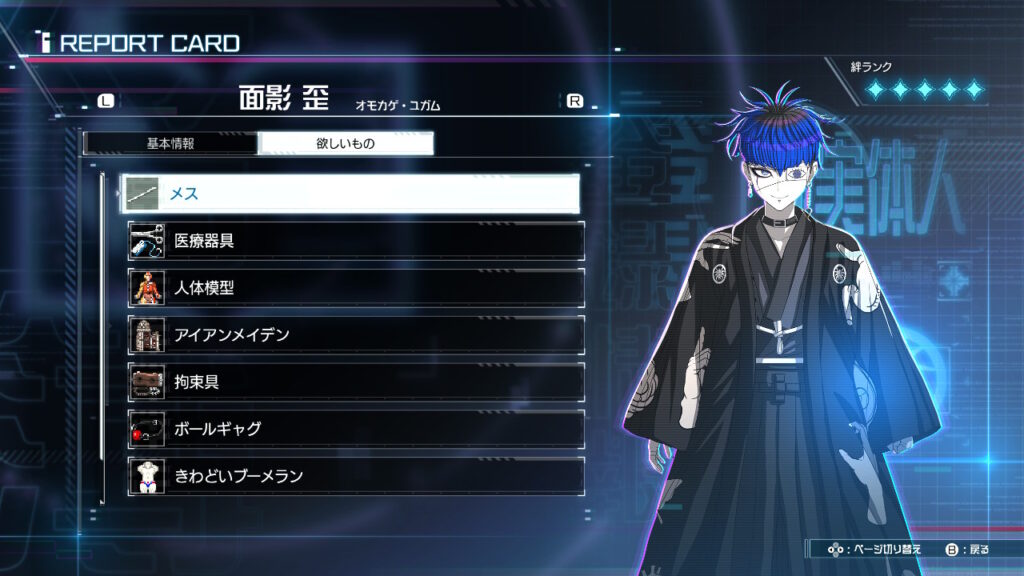Viewport: 1024px width, 576px height.
Task: Choose the 医療器具 item row
Action: point(356,241)
